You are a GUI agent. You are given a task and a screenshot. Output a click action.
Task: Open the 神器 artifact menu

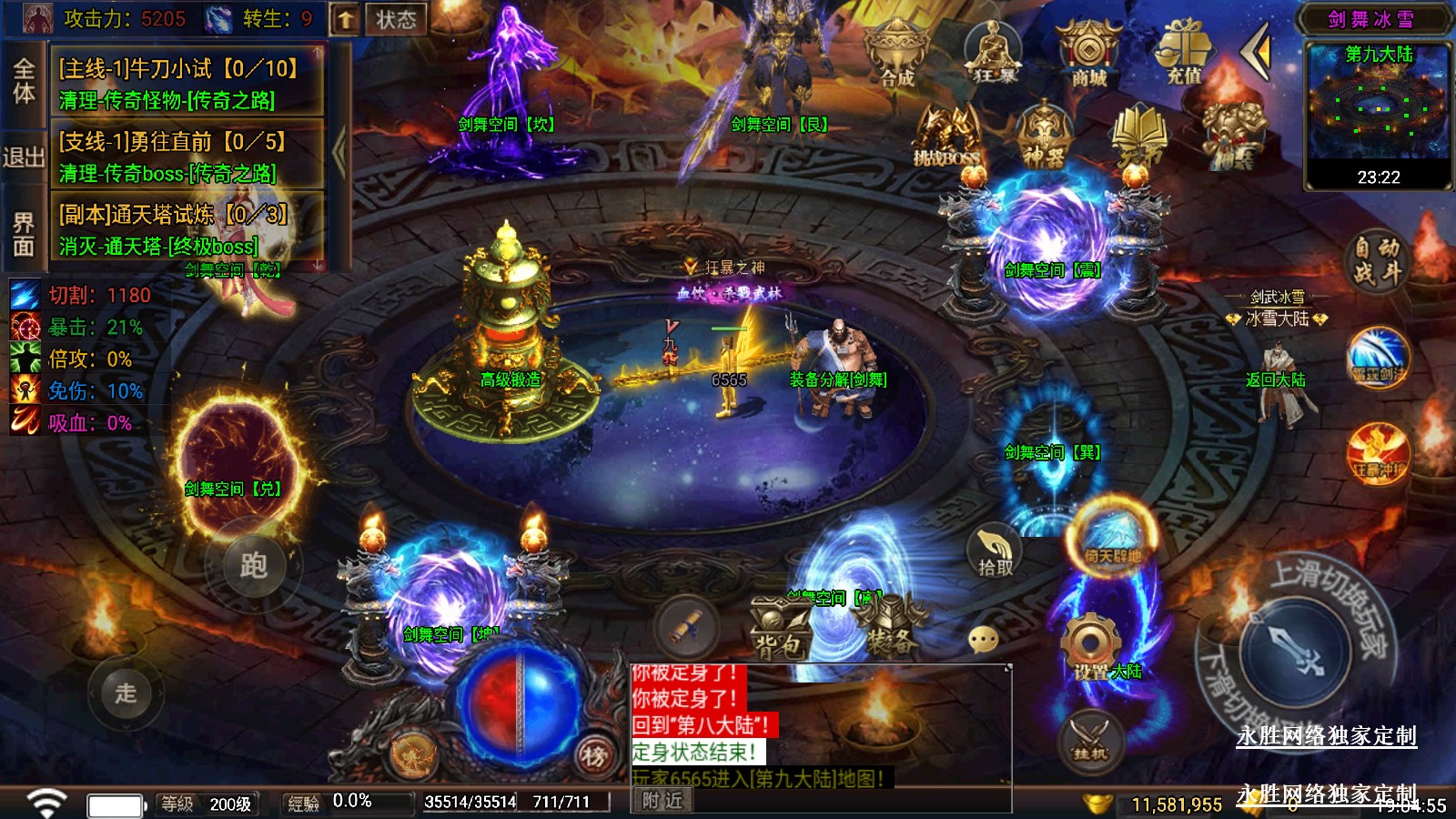coord(1043,136)
